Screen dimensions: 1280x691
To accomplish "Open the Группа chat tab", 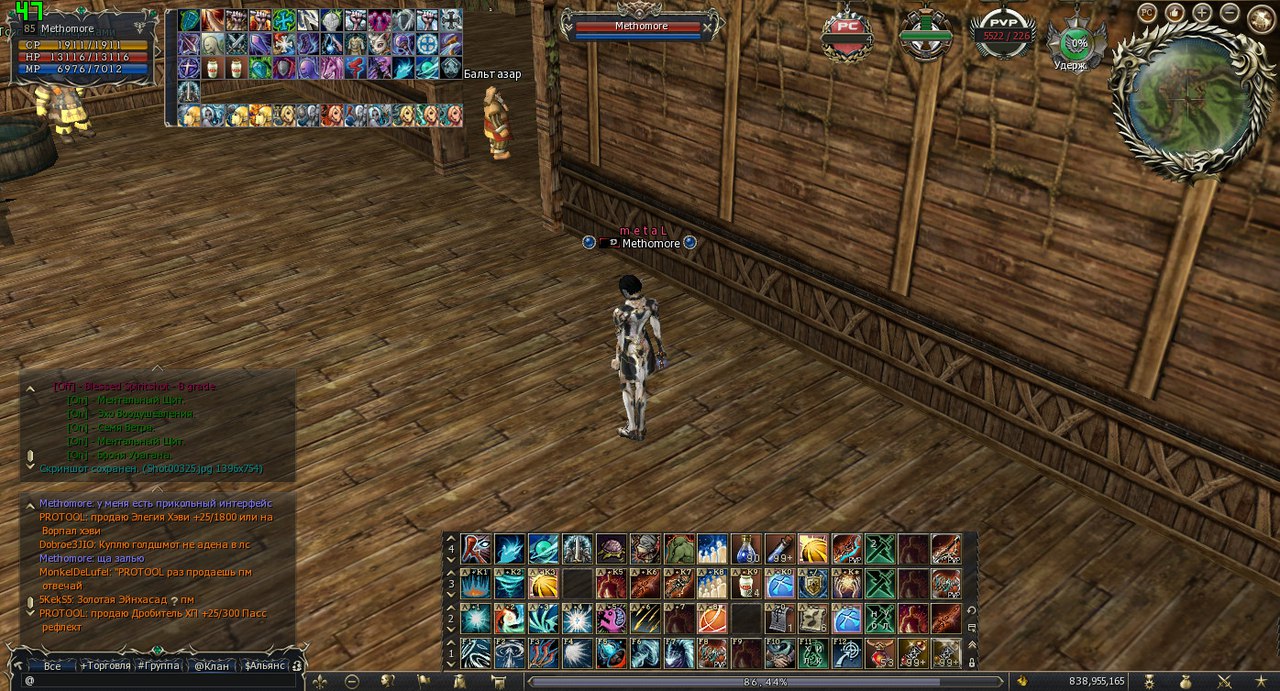I will (160, 665).
